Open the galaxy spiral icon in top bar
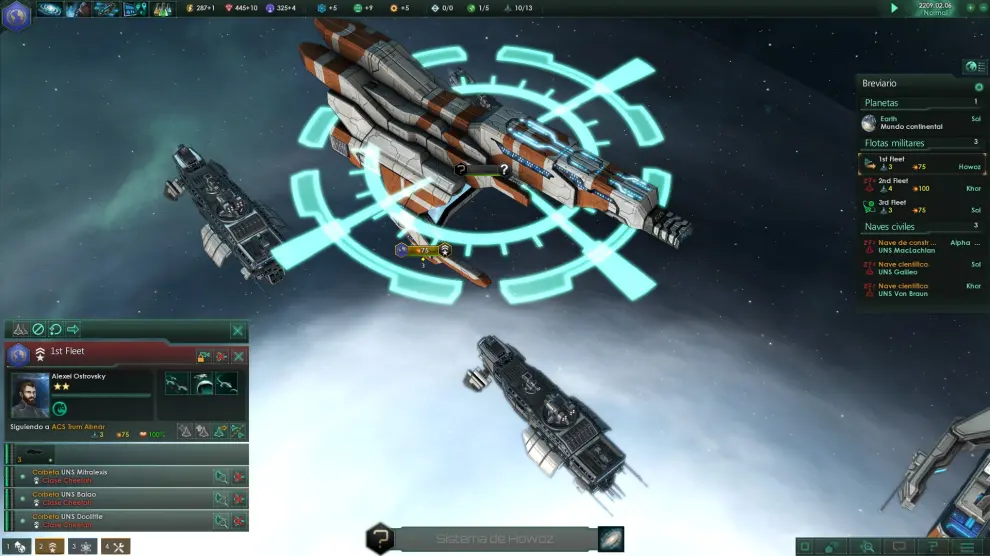Screen dimensions: 990x556 pyautogui.click(x=49, y=9)
